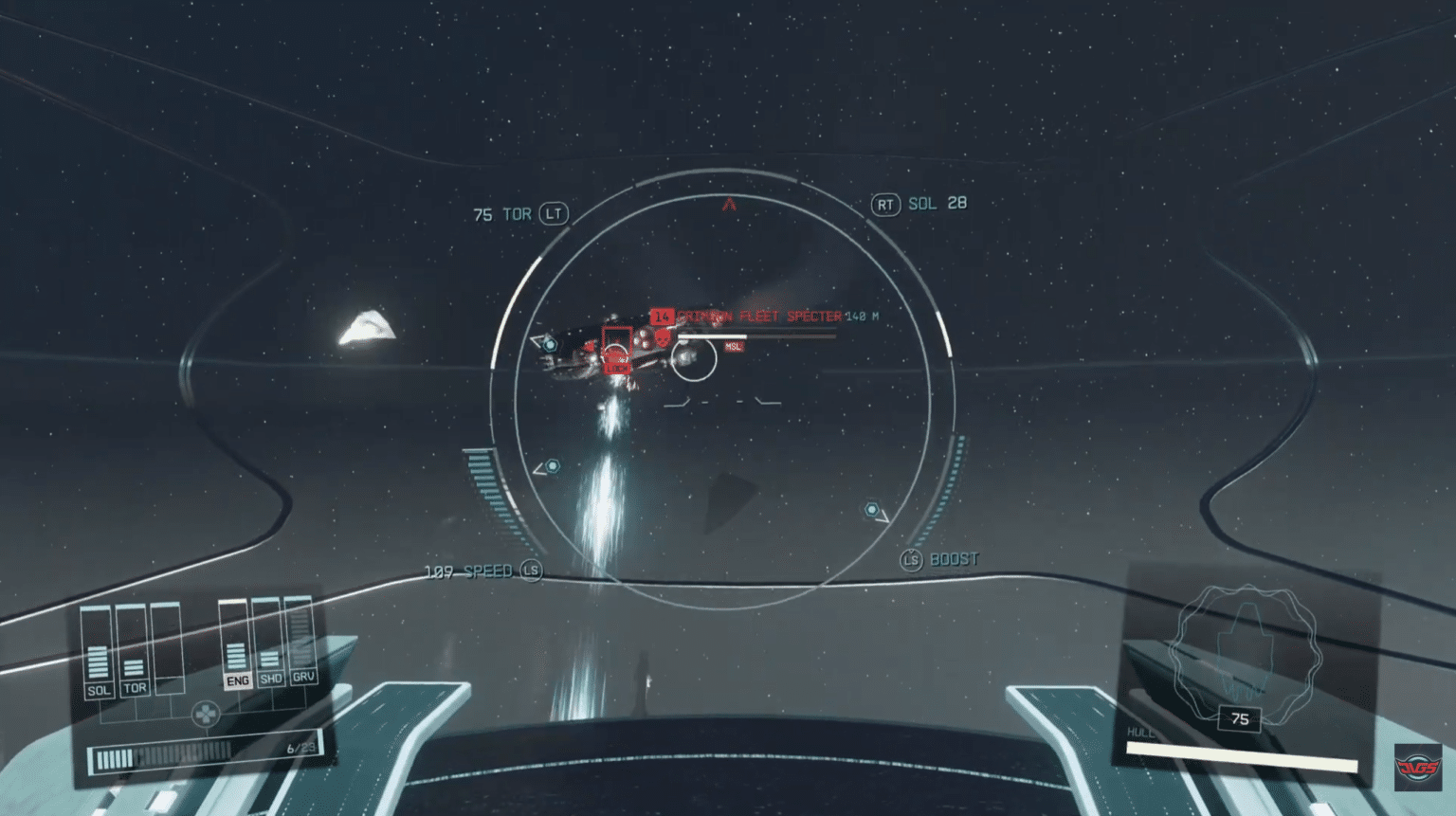The width and height of the screenshot is (1456, 816).
Task: Click the RT button prompt beside SOL 28
Action: [x=885, y=205]
